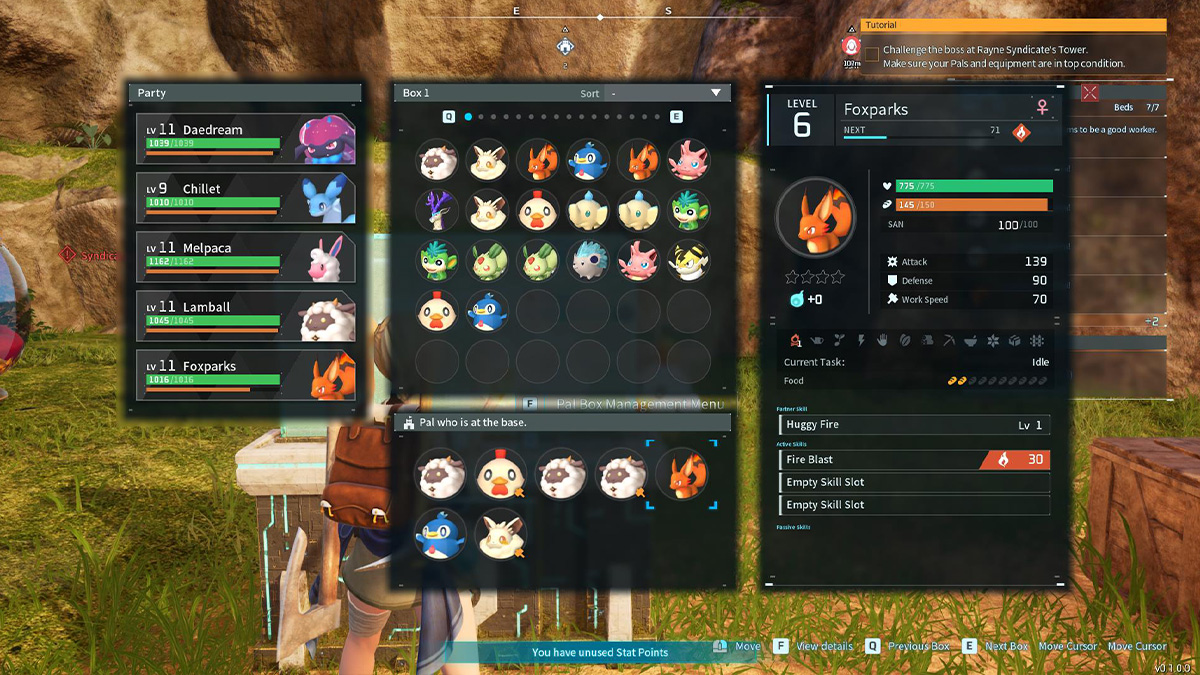Viewport: 1200px width, 675px height.
Task: Click the highlighted Foxparks at the base
Action: pos(682,473)
